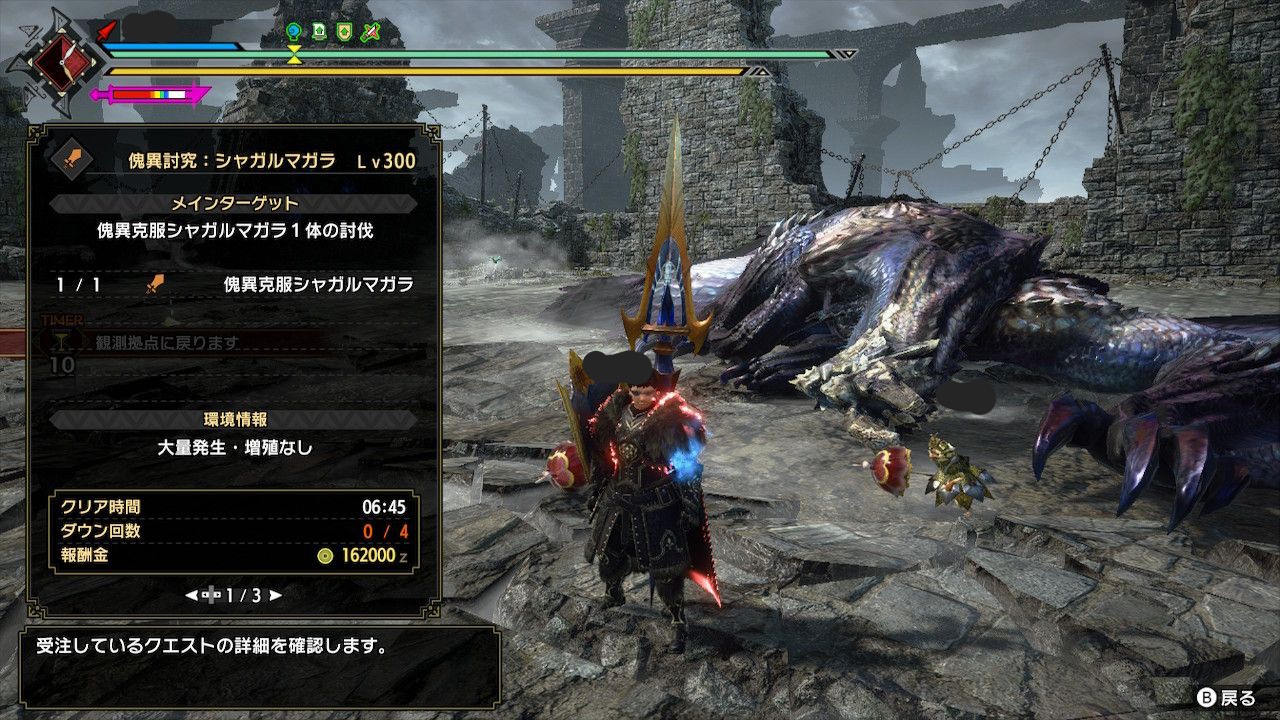This screenshot has width=1280, height=720.
Task: Go to the previous quest details page
Action: point(191,595)
